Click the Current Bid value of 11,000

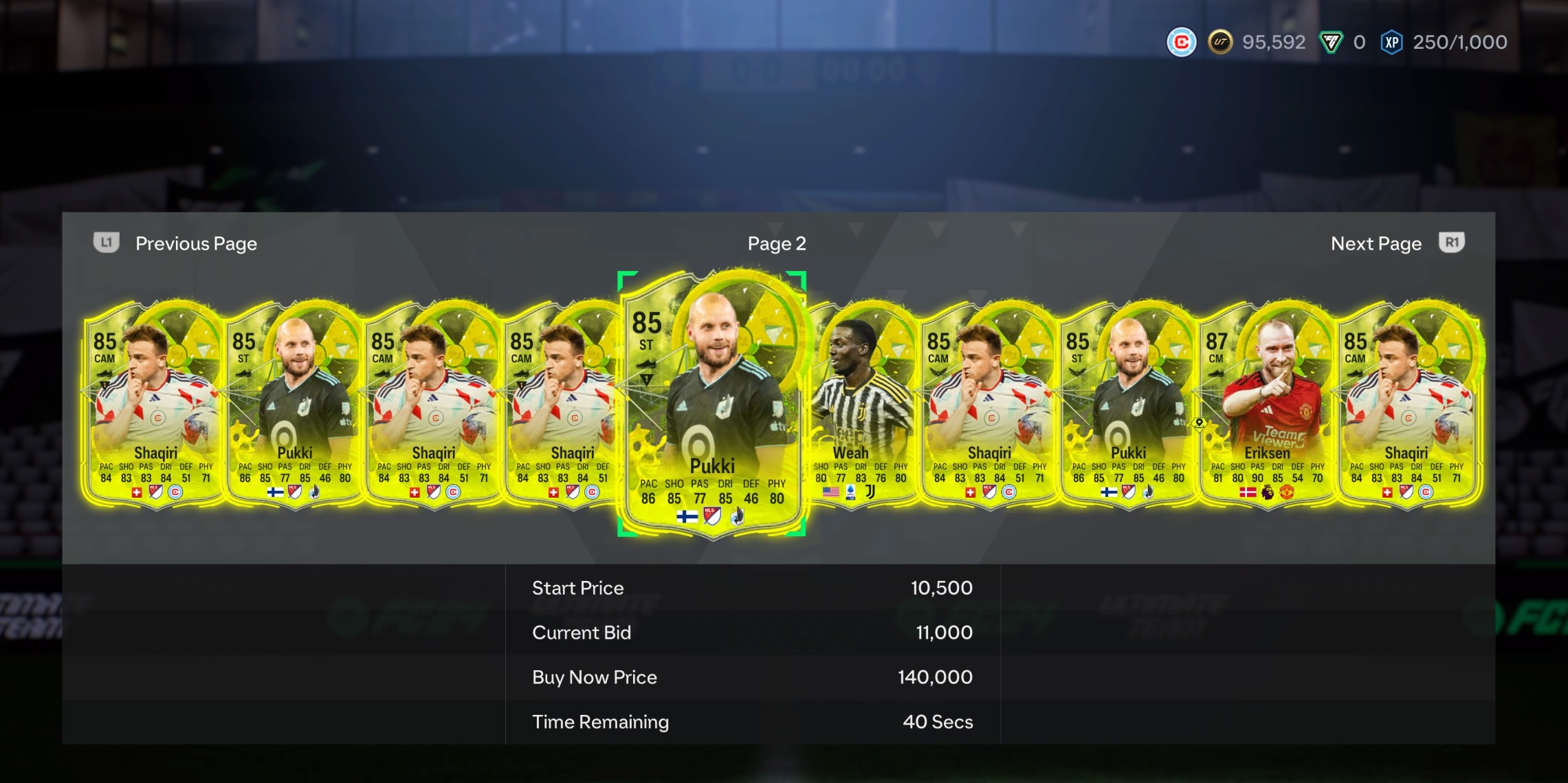[945, 632]
